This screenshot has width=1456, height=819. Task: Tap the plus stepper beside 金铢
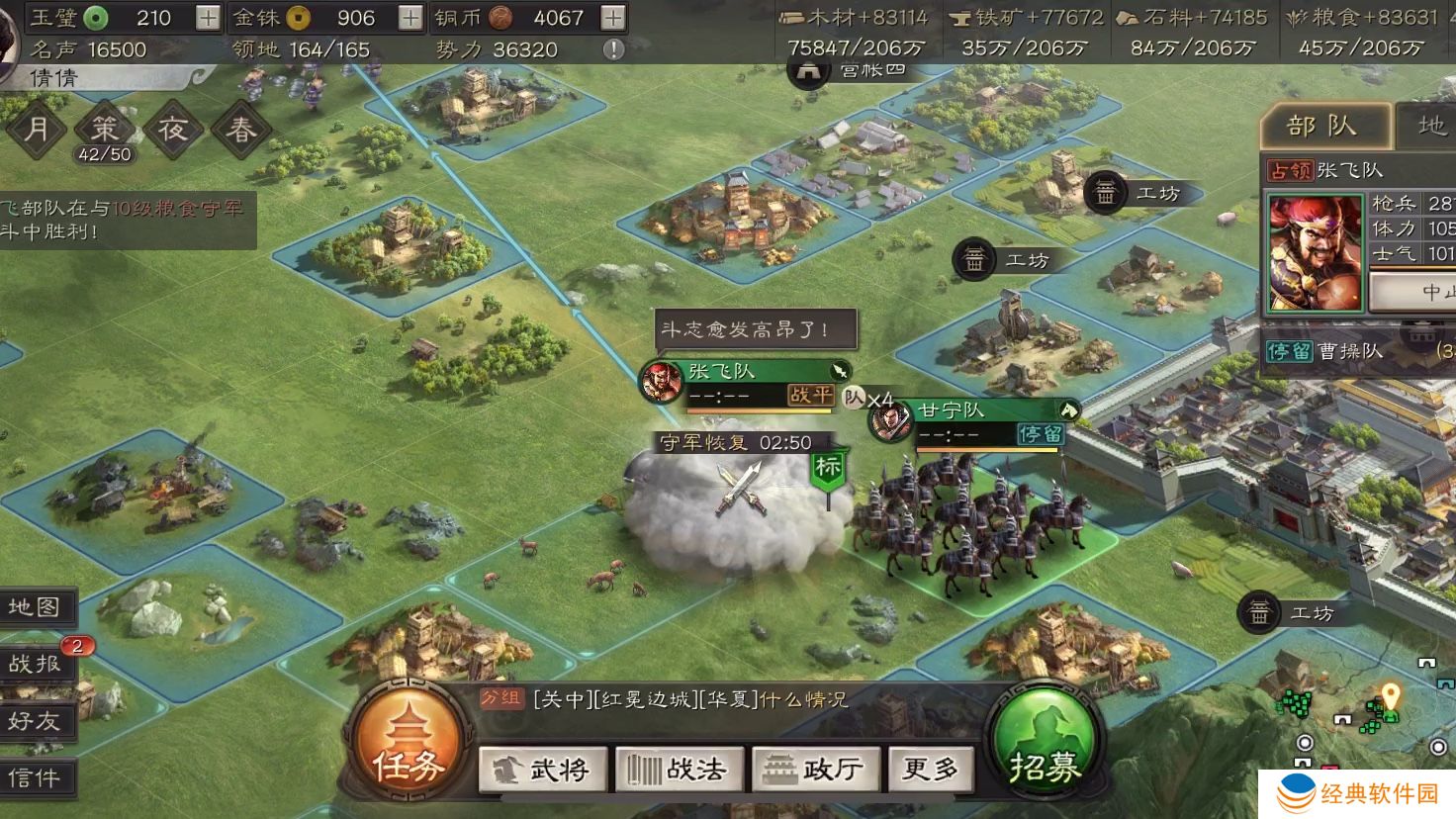(409, 17)
